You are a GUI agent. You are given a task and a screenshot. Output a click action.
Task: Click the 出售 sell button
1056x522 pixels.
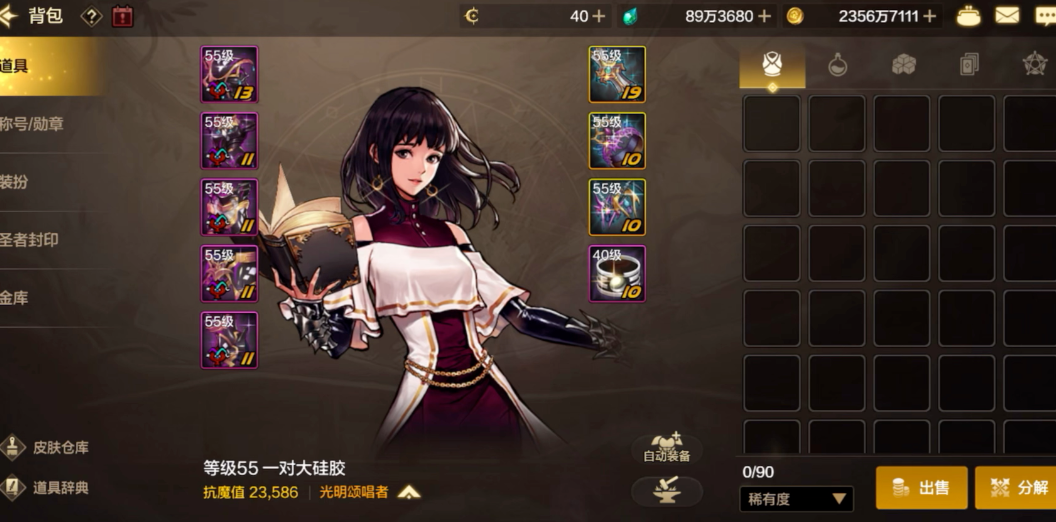point(921,488)
